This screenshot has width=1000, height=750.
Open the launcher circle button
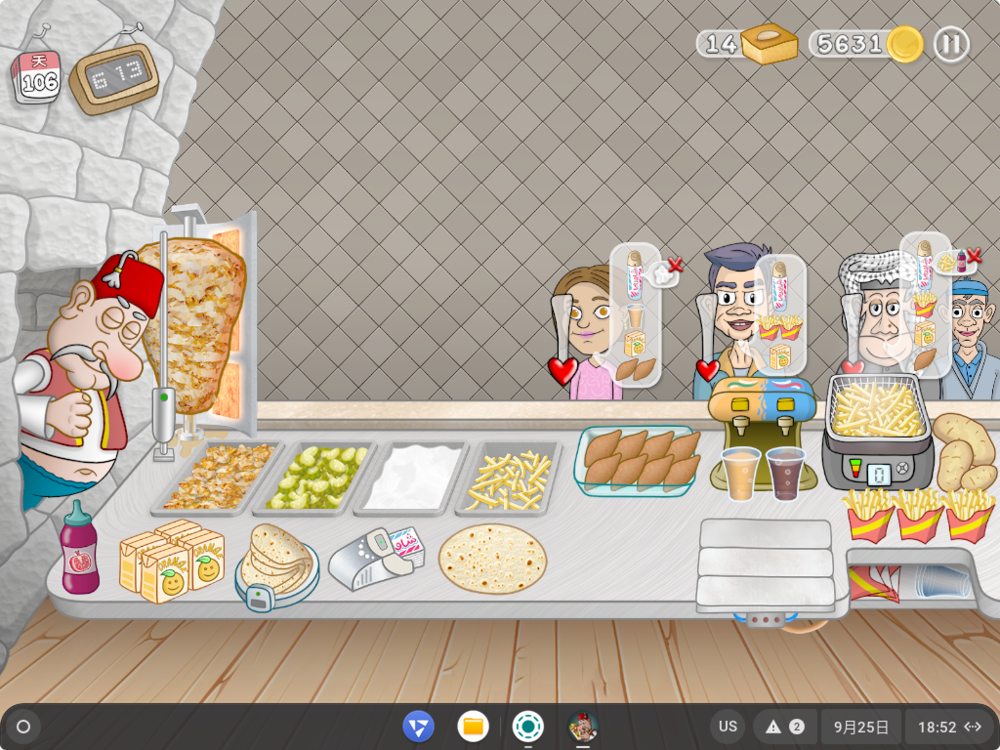[24, 727]
